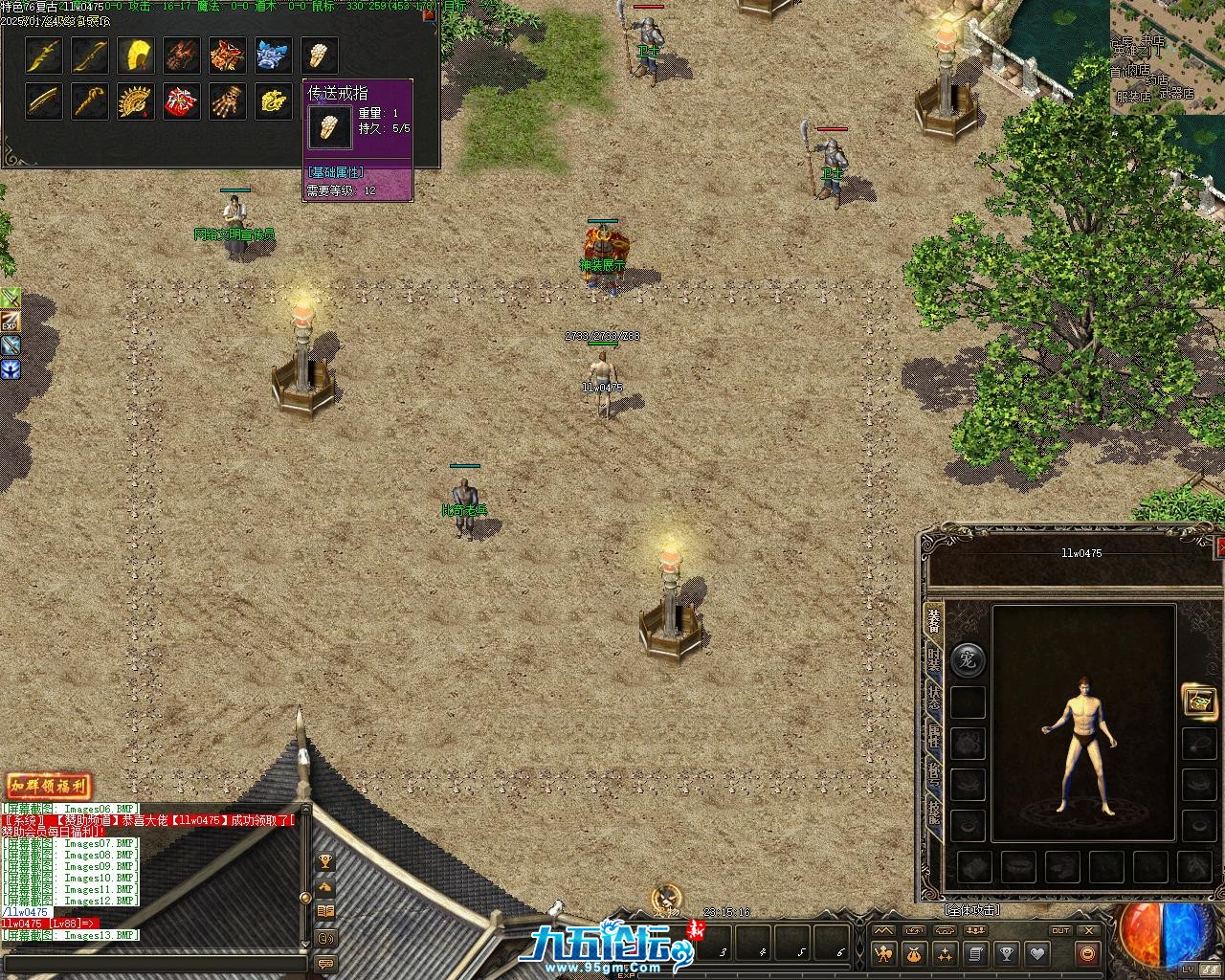Open the 状态 status tab

(933, 699)
